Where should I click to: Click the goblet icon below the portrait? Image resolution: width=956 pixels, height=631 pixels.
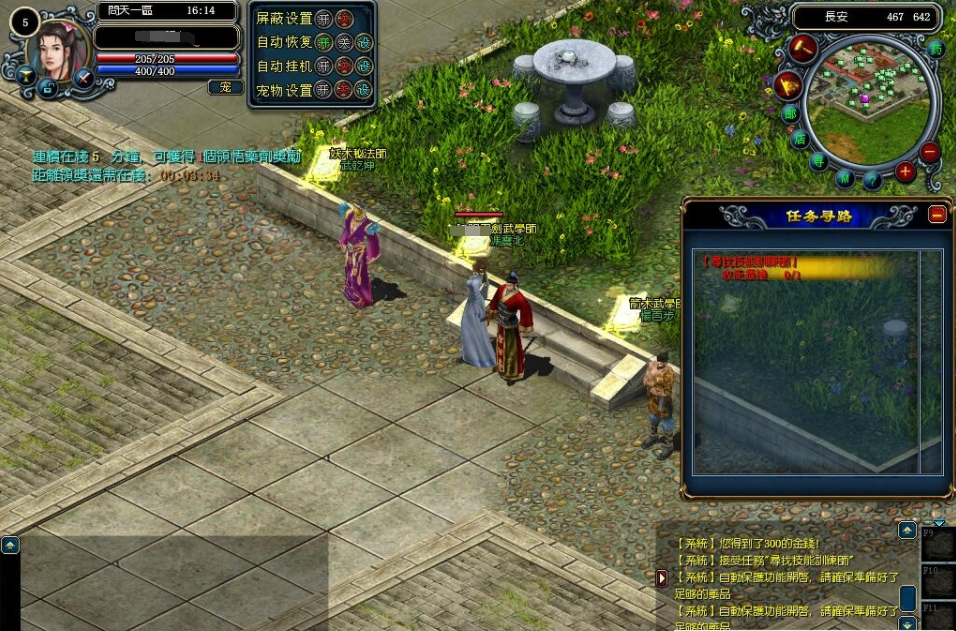pyautogui.click(x=23, y=74)
